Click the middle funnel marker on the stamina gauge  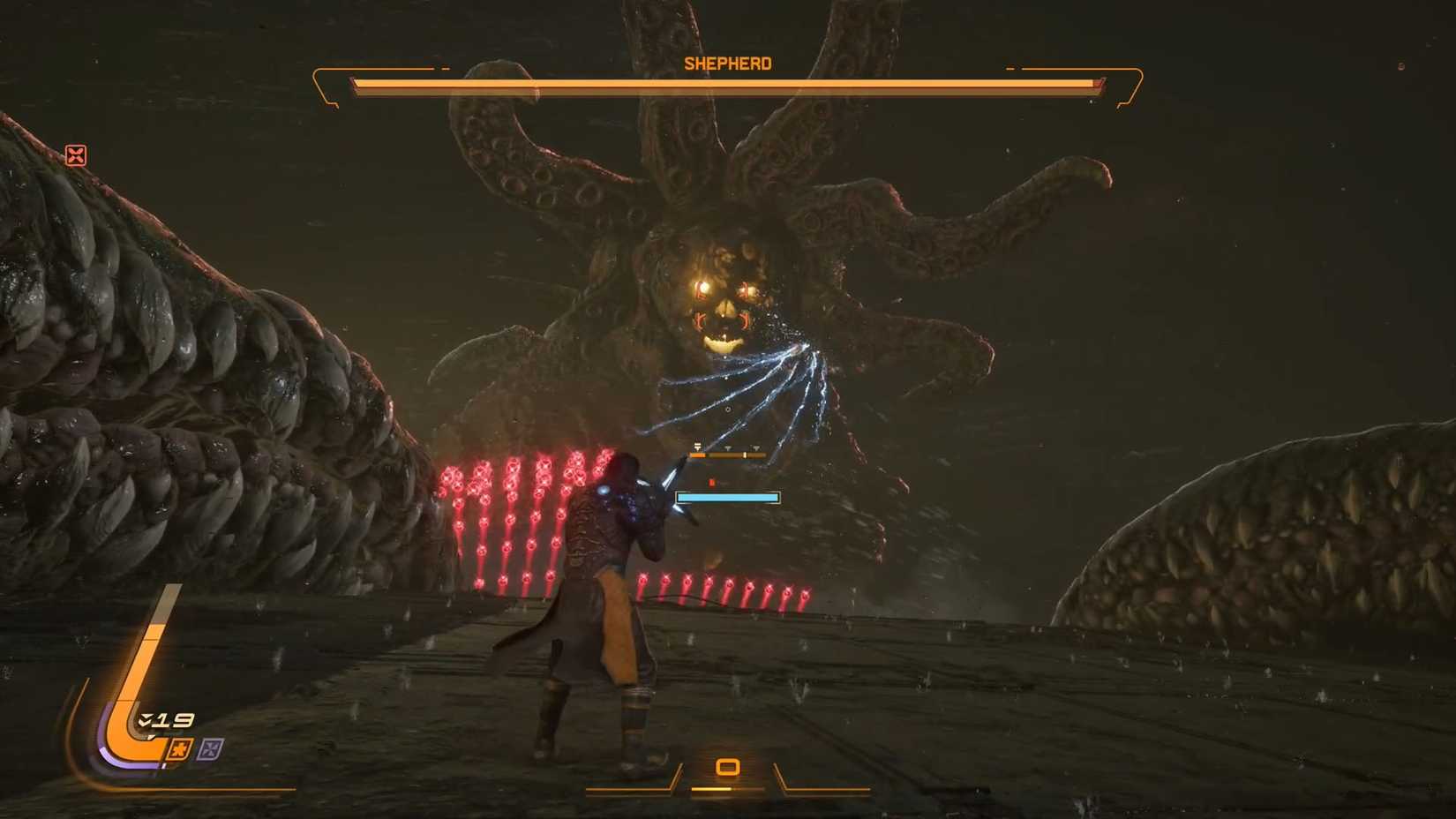pos(728,447)
